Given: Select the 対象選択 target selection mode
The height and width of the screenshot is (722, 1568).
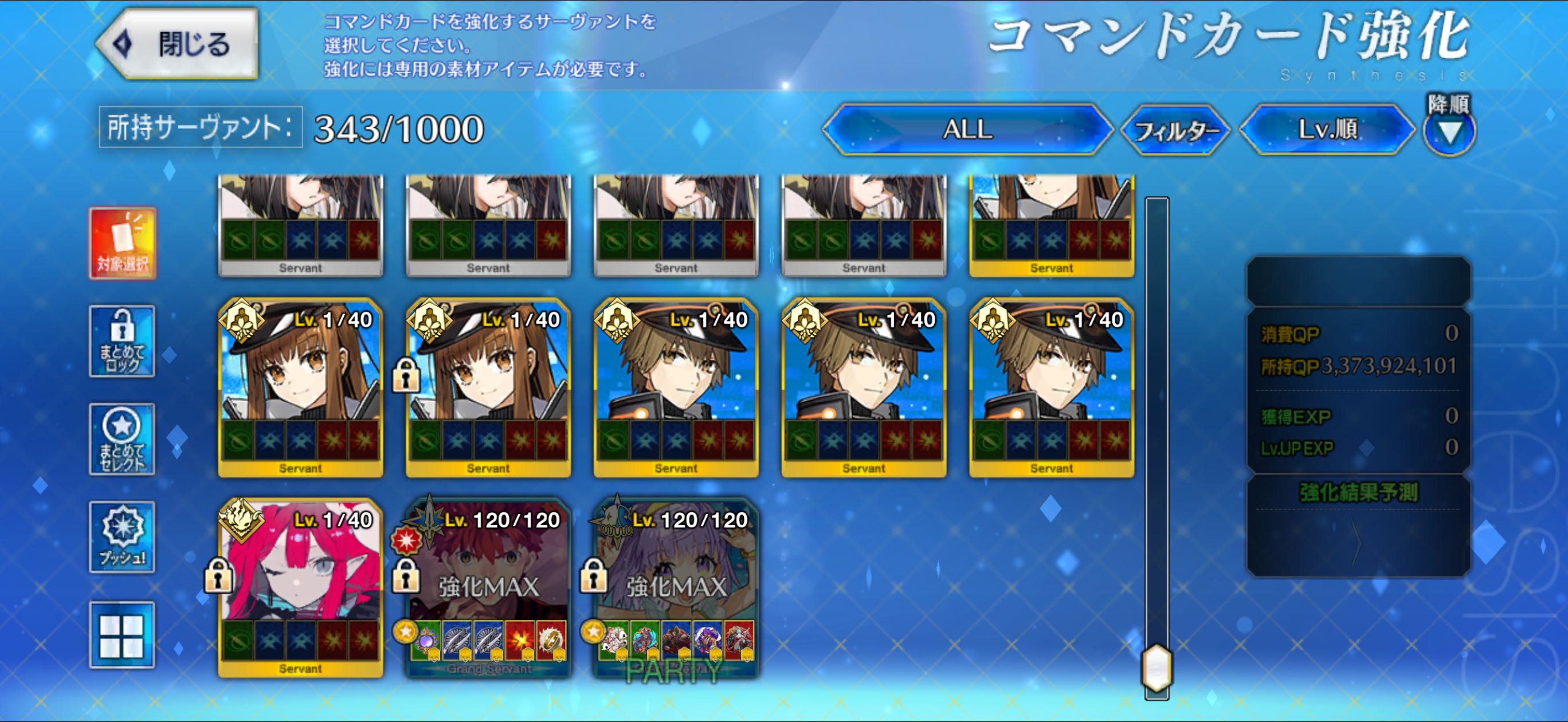Looking at the screenshot, I should (122, 244).
